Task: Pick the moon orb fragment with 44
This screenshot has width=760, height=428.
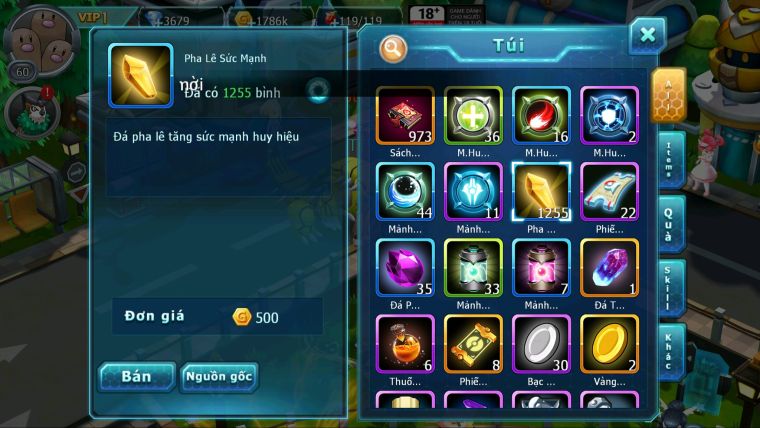Action: pos(405,191)
